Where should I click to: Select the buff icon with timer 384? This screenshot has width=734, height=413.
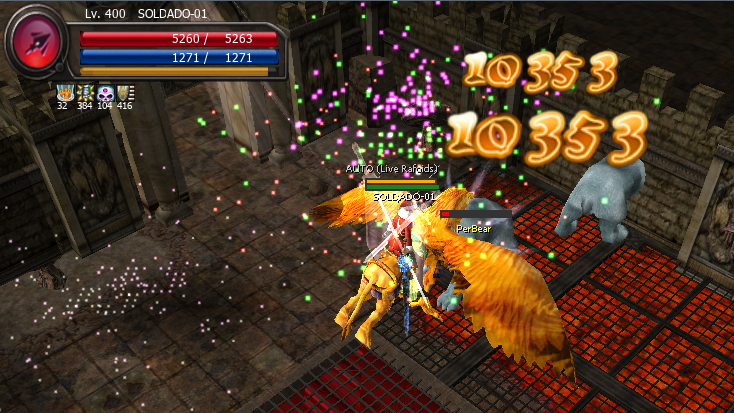(84, 92)
